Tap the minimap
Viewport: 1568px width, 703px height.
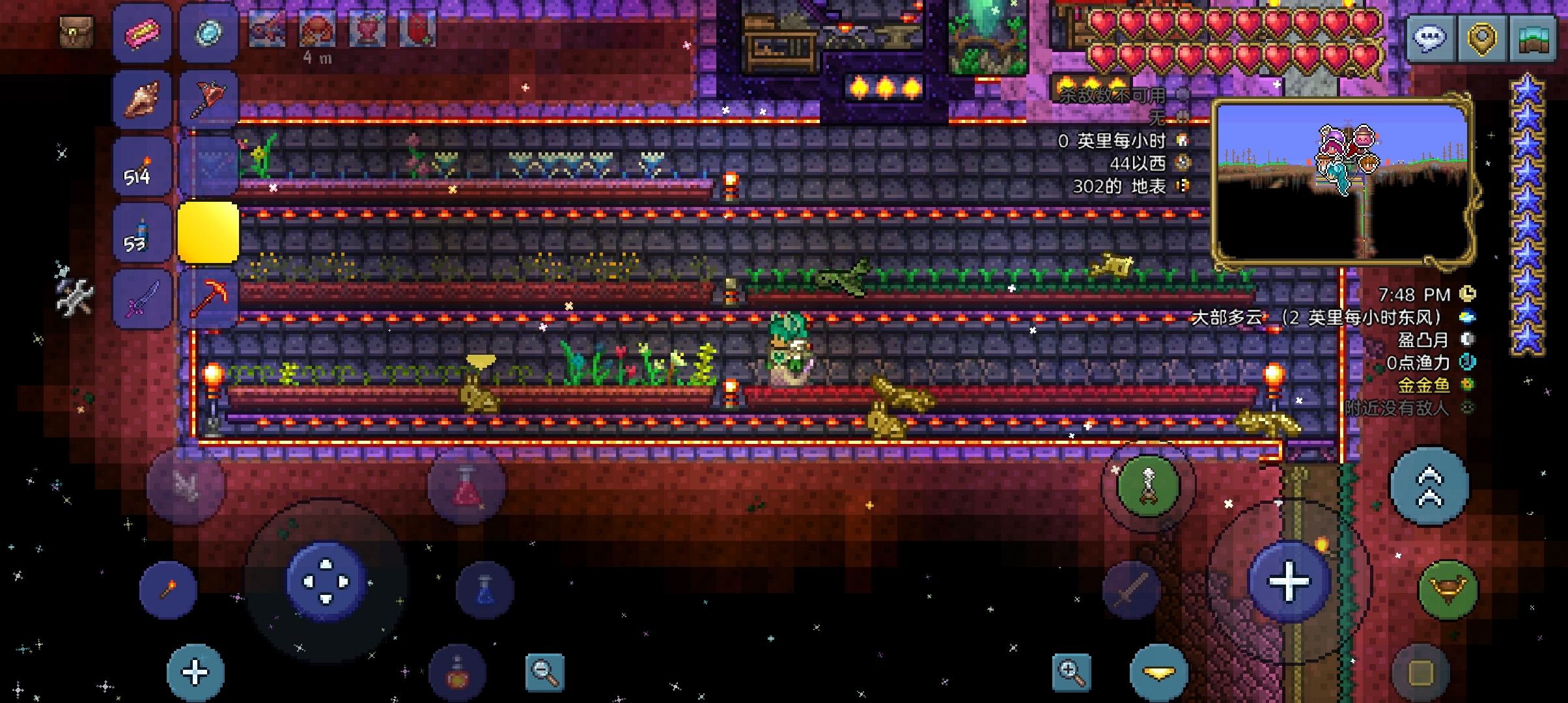pyautogui.click(x=1343, y=181)
